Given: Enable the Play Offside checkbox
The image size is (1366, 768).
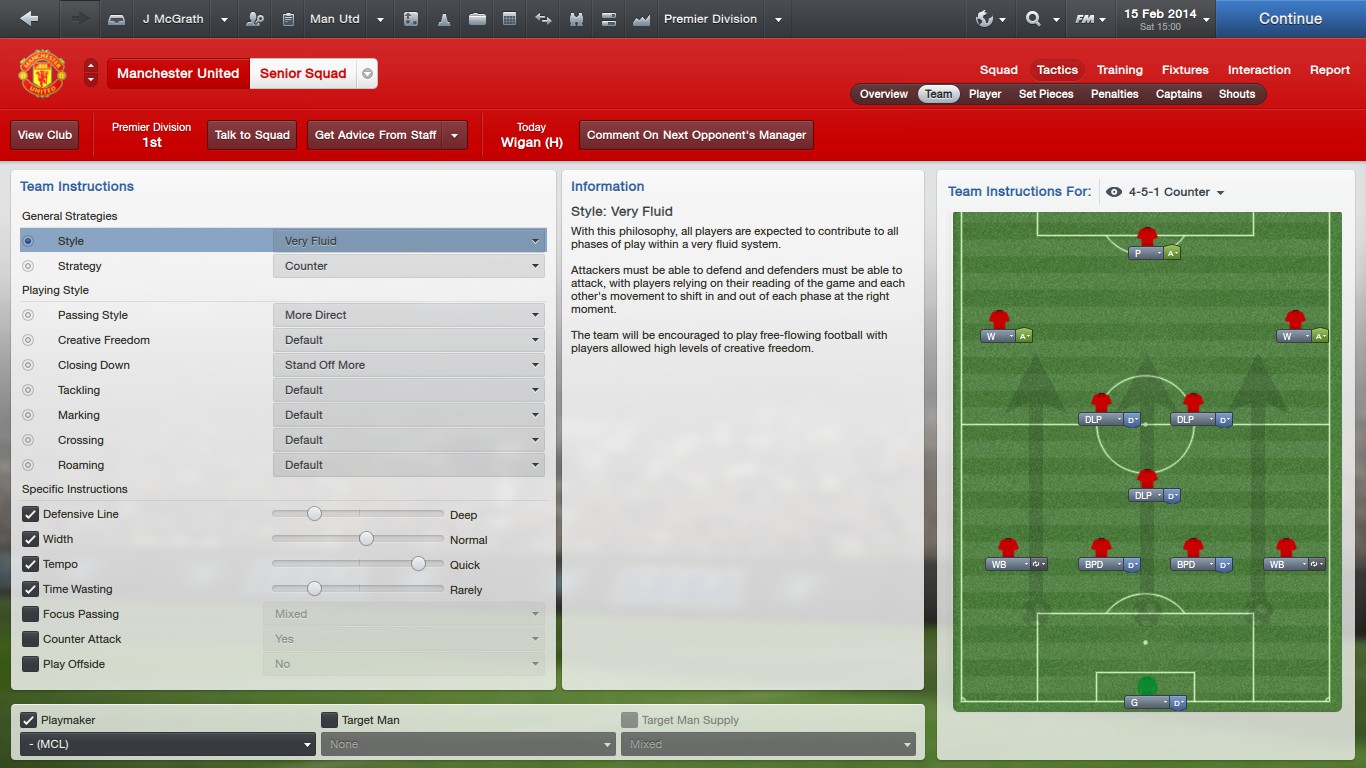Looking at the screenshot, I should (x=30, y=664).
